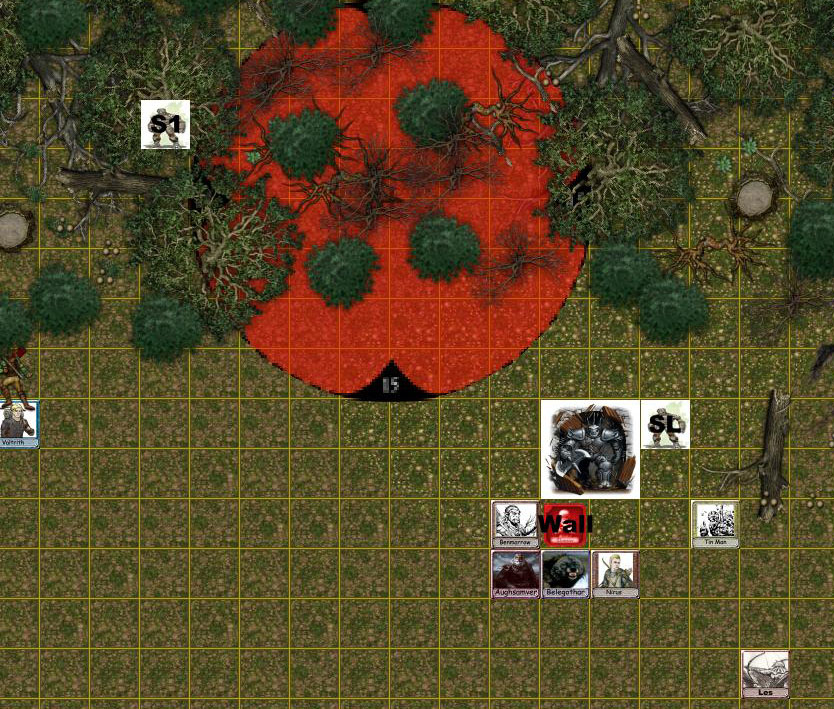The image size is (834, 709).
Task: Select the SL creature token
Action: click(665, 424)
